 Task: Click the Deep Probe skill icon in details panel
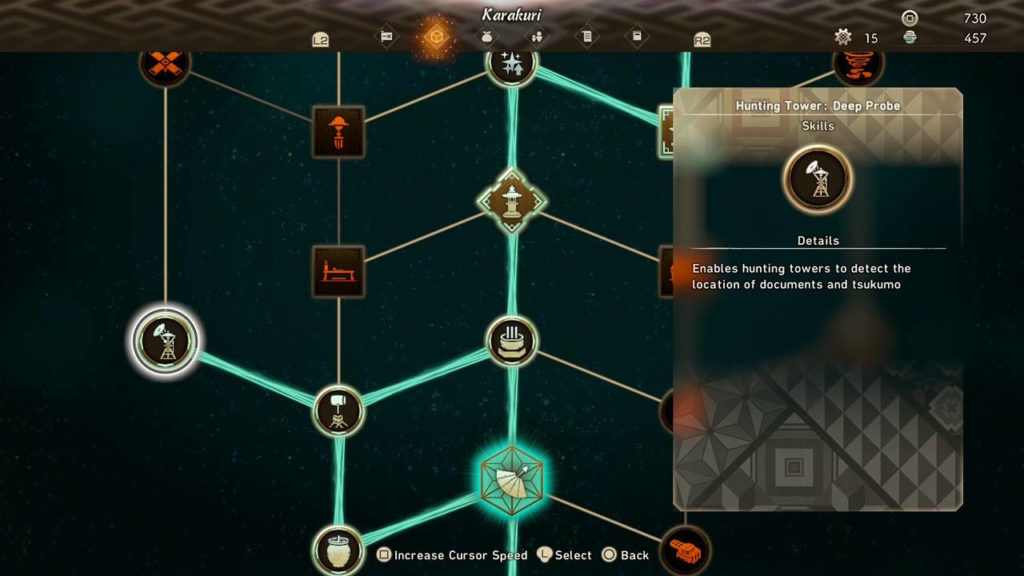point(818,179)
